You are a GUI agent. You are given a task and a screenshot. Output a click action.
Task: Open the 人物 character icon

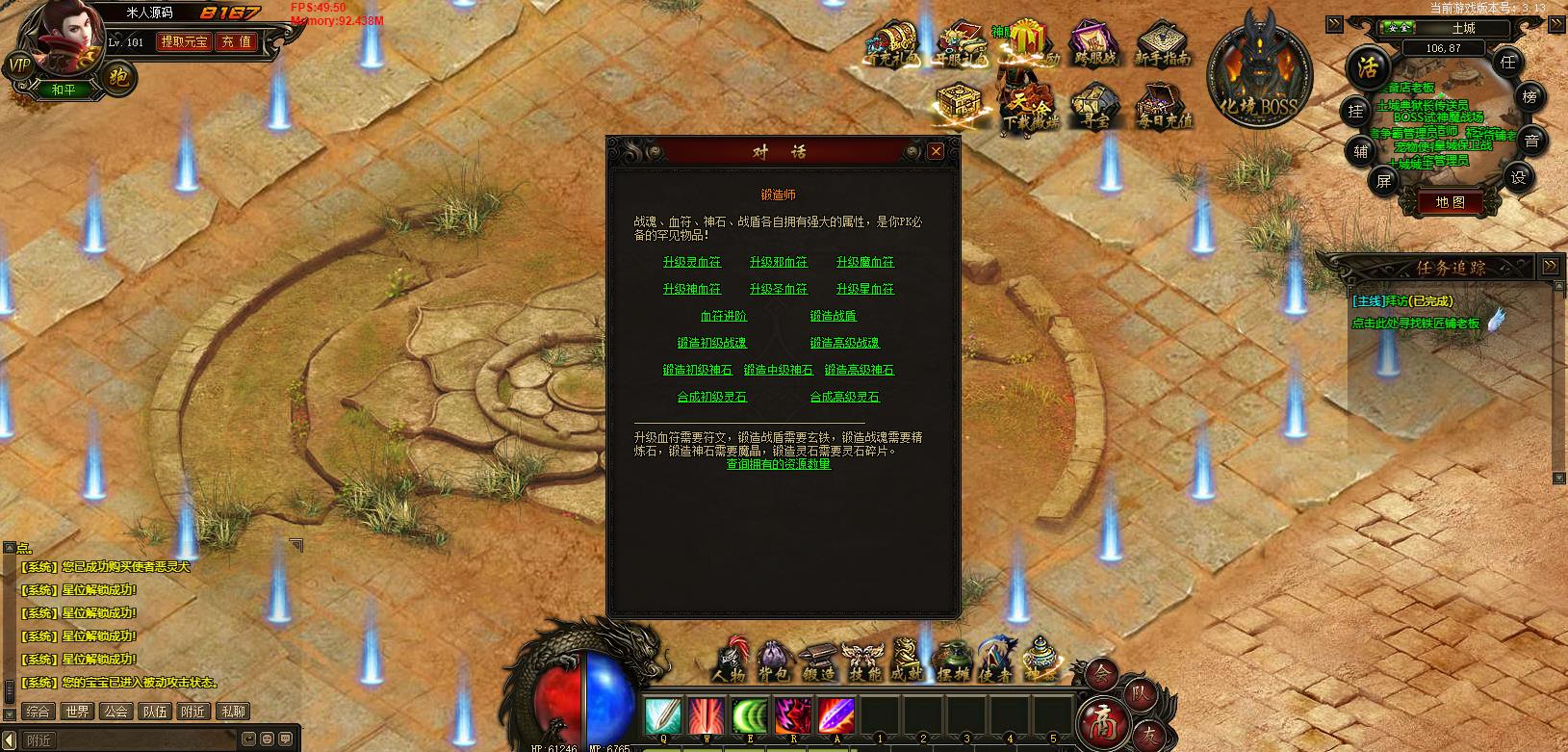[730, 660]
